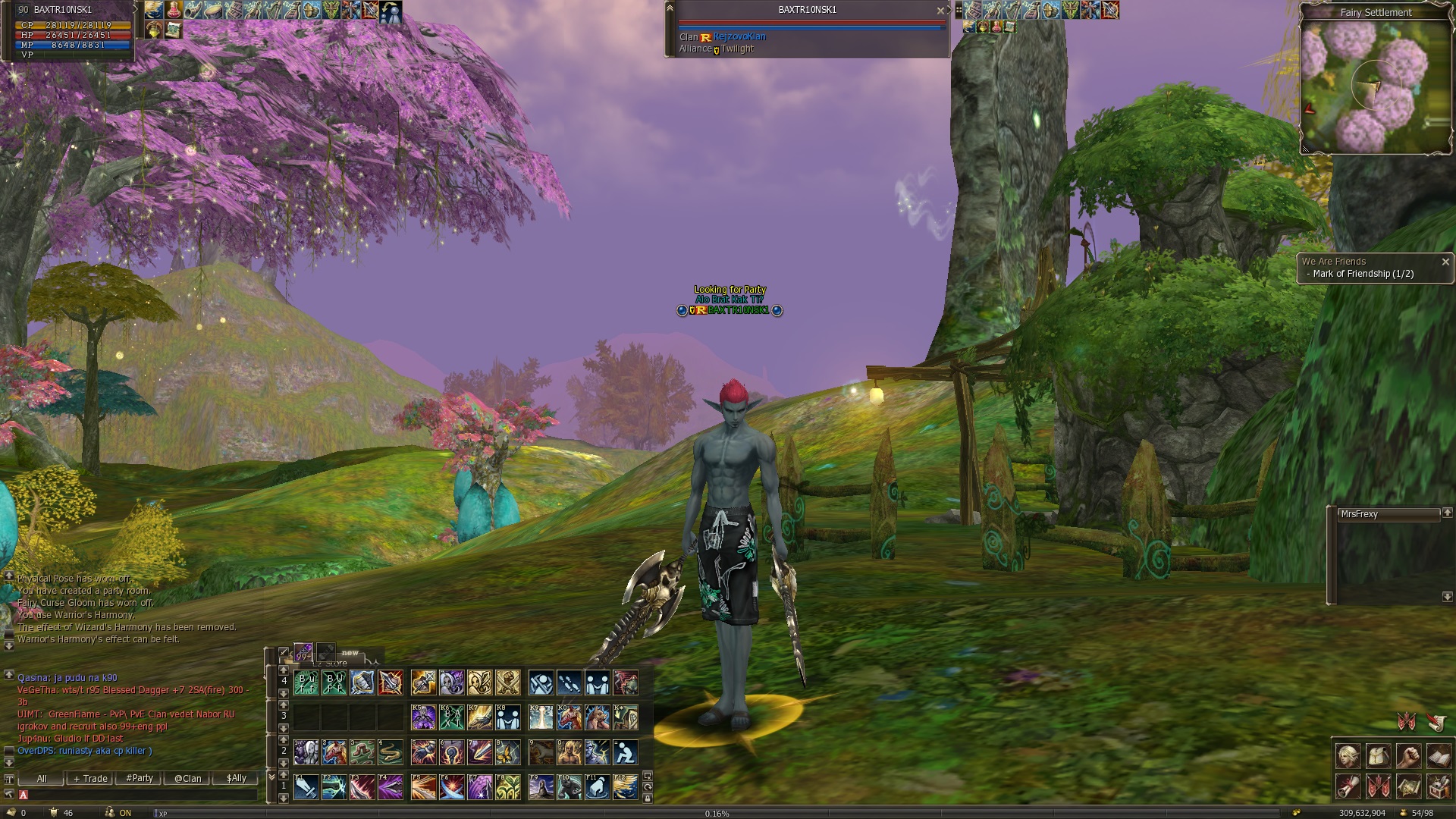The image size is (1456, 819).
Task: Trigger the butterfly on web skill
Action: [x=507, y=752]
